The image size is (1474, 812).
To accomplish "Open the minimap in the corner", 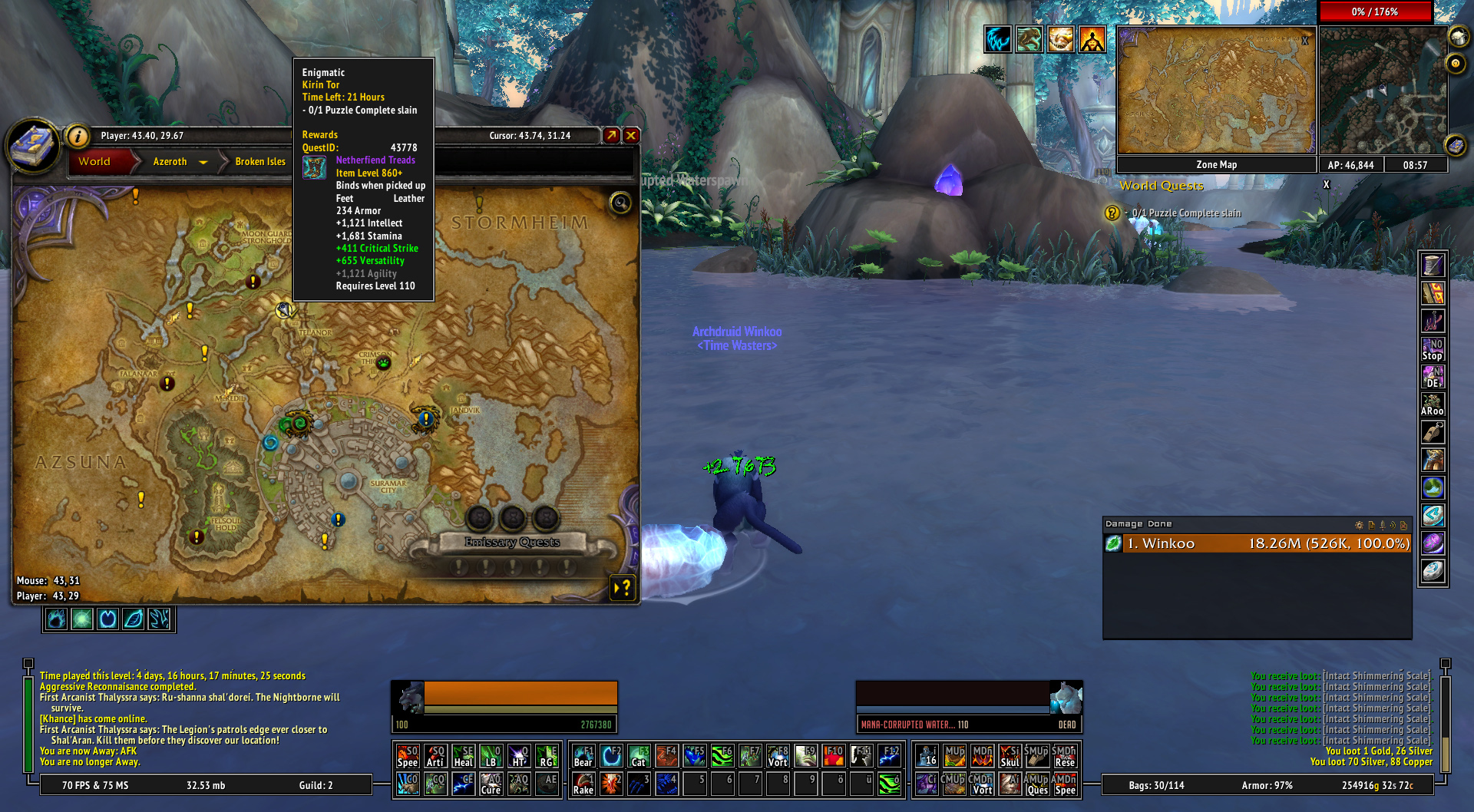I will 1383,91.
